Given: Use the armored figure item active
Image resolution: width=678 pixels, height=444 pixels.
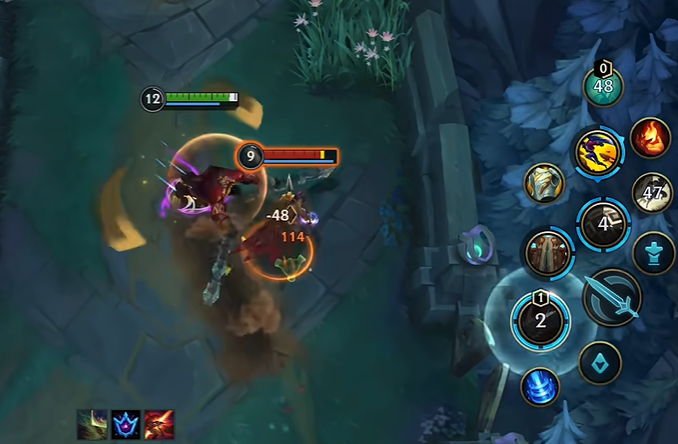Looking at the screenshot, I should [x=544, y=182].
